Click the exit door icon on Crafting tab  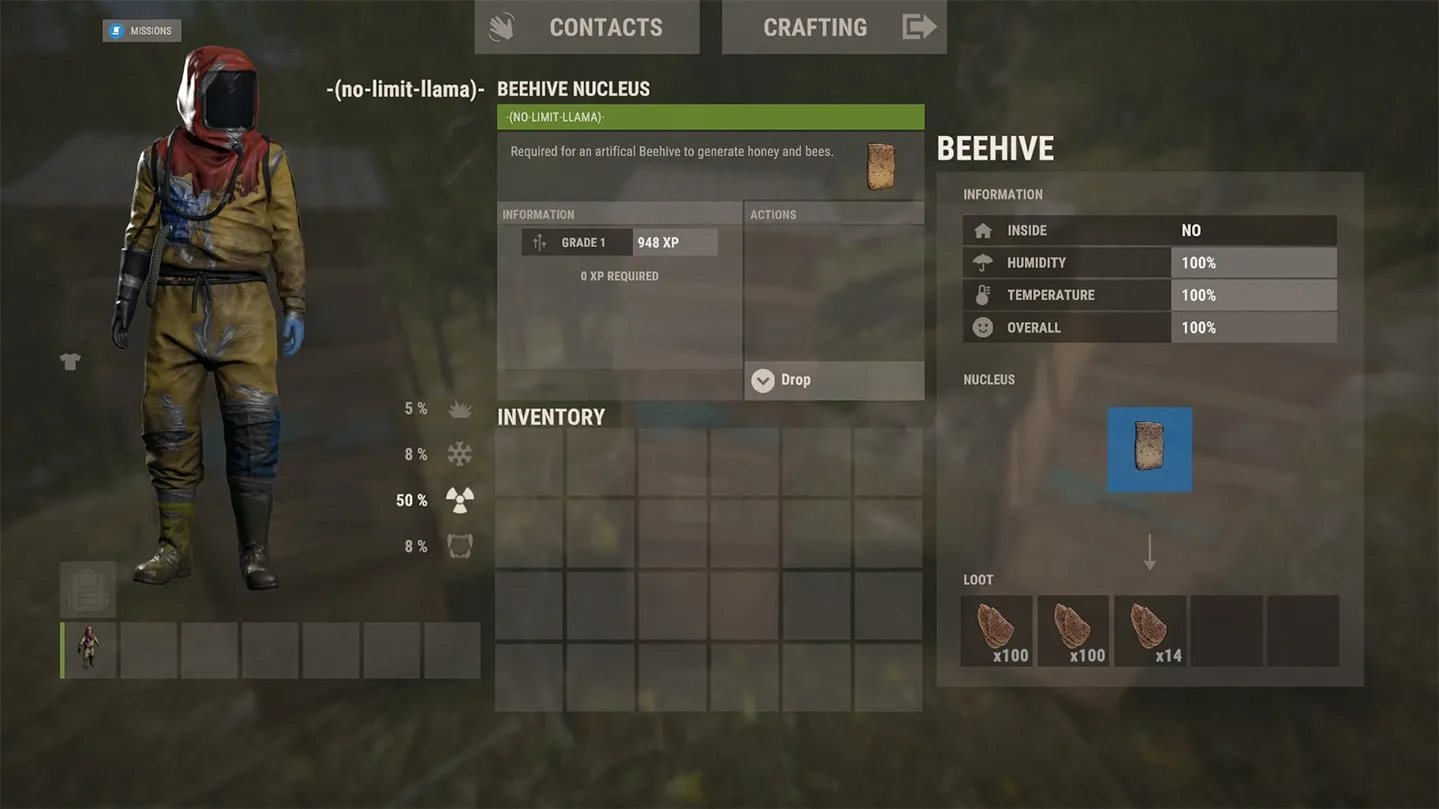click(x=919, y=25)
